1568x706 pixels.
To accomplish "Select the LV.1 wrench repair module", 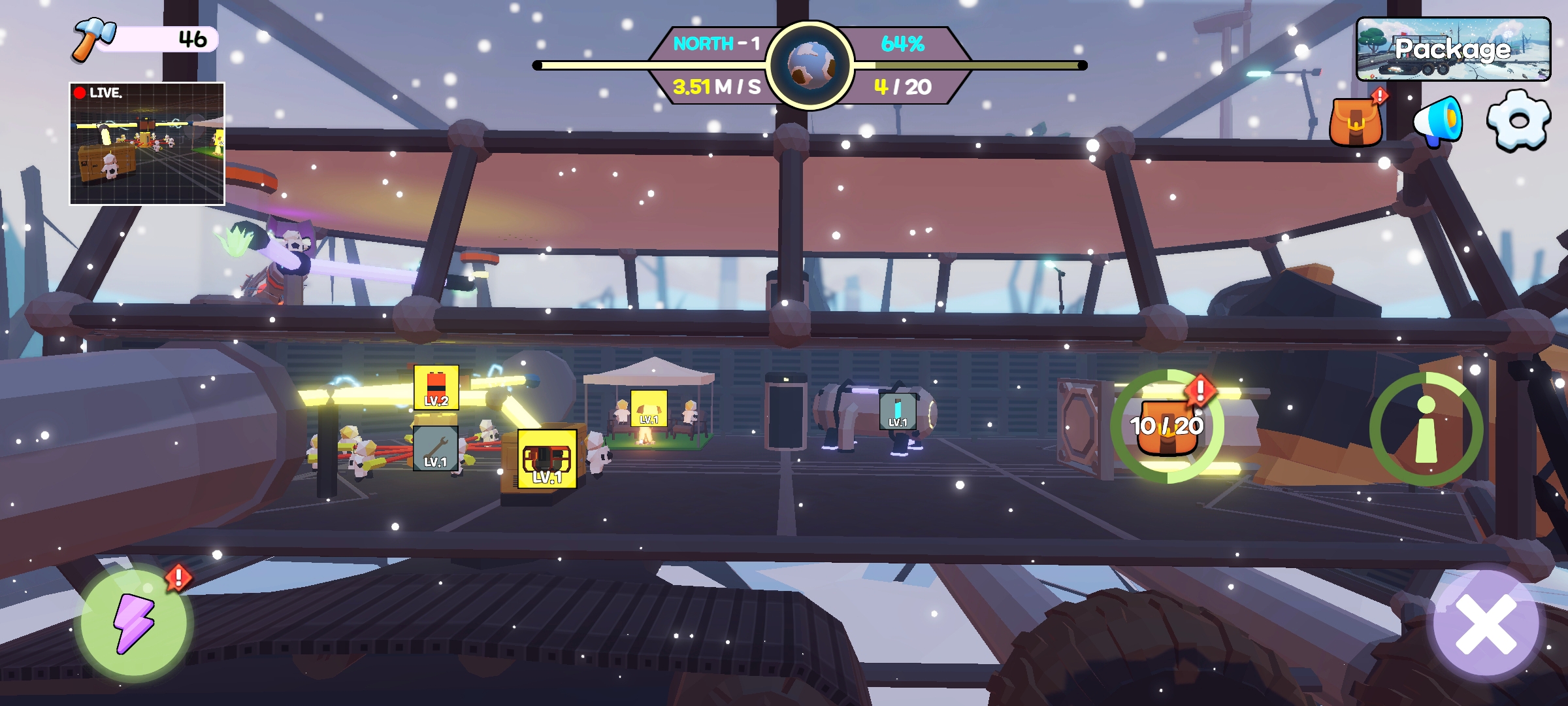I will (436, 448).
